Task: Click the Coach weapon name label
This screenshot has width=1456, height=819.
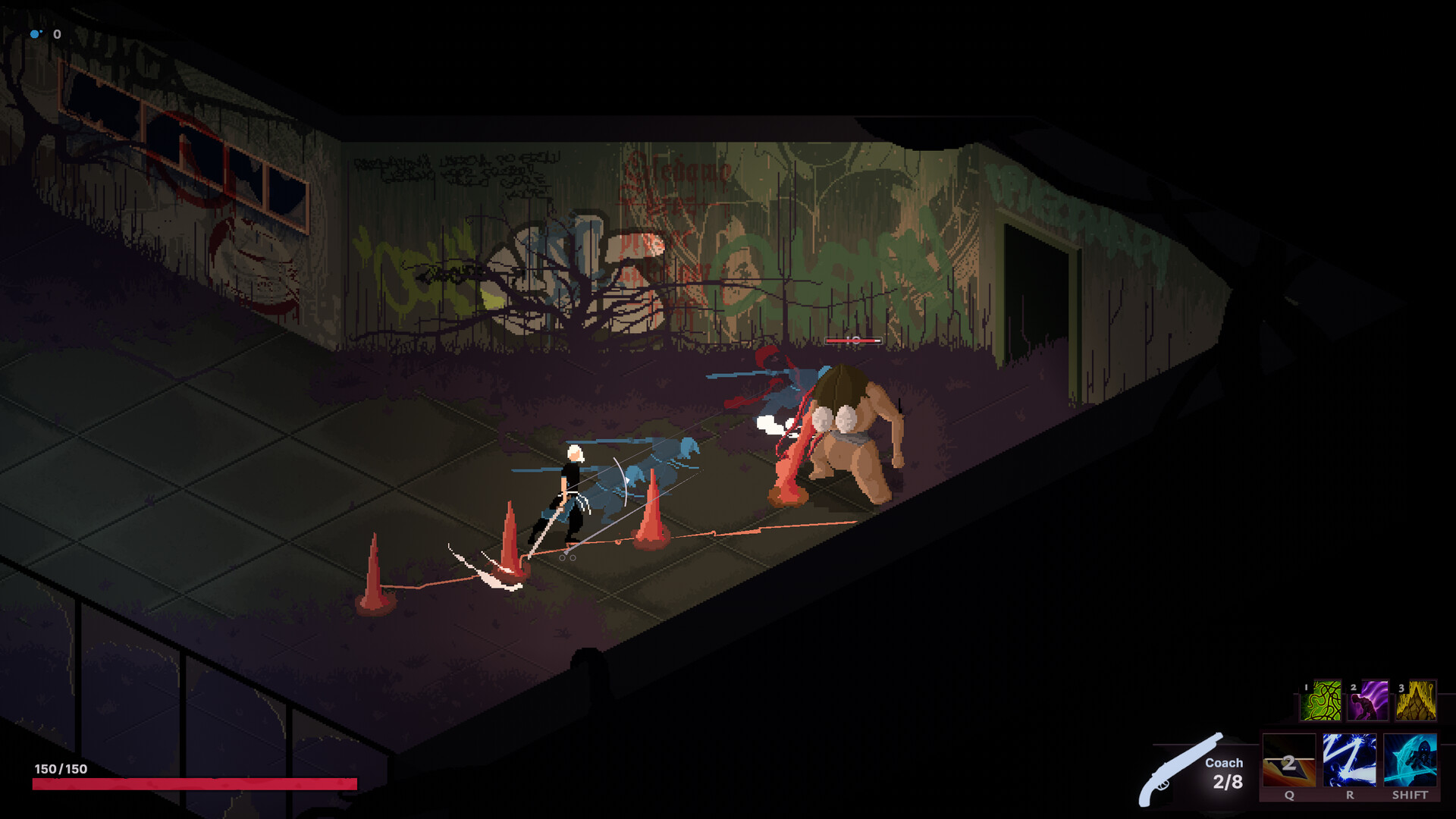Action: (x=1223, y=763)
